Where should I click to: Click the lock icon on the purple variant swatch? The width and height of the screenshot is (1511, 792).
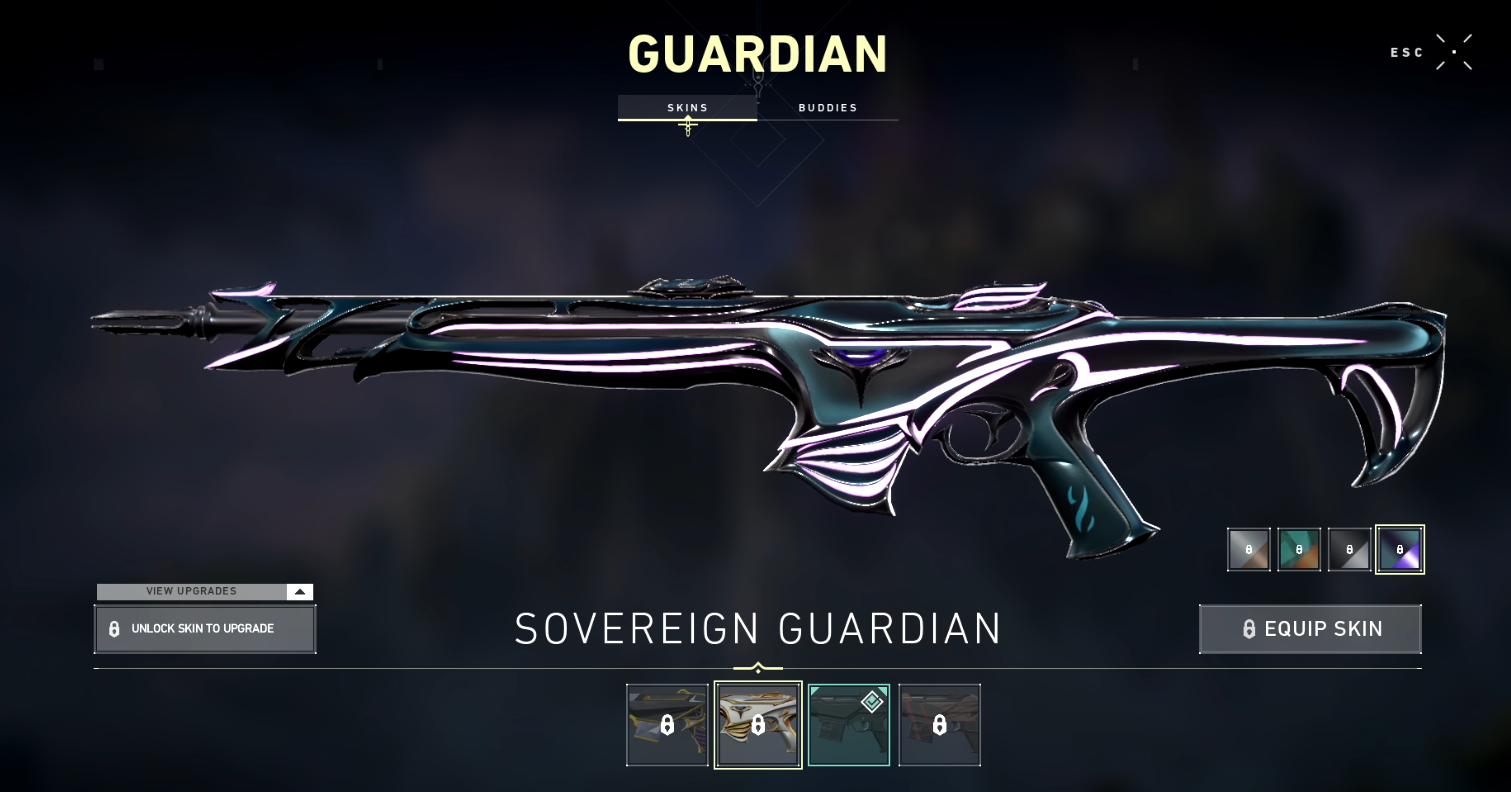coord(1399,549)
